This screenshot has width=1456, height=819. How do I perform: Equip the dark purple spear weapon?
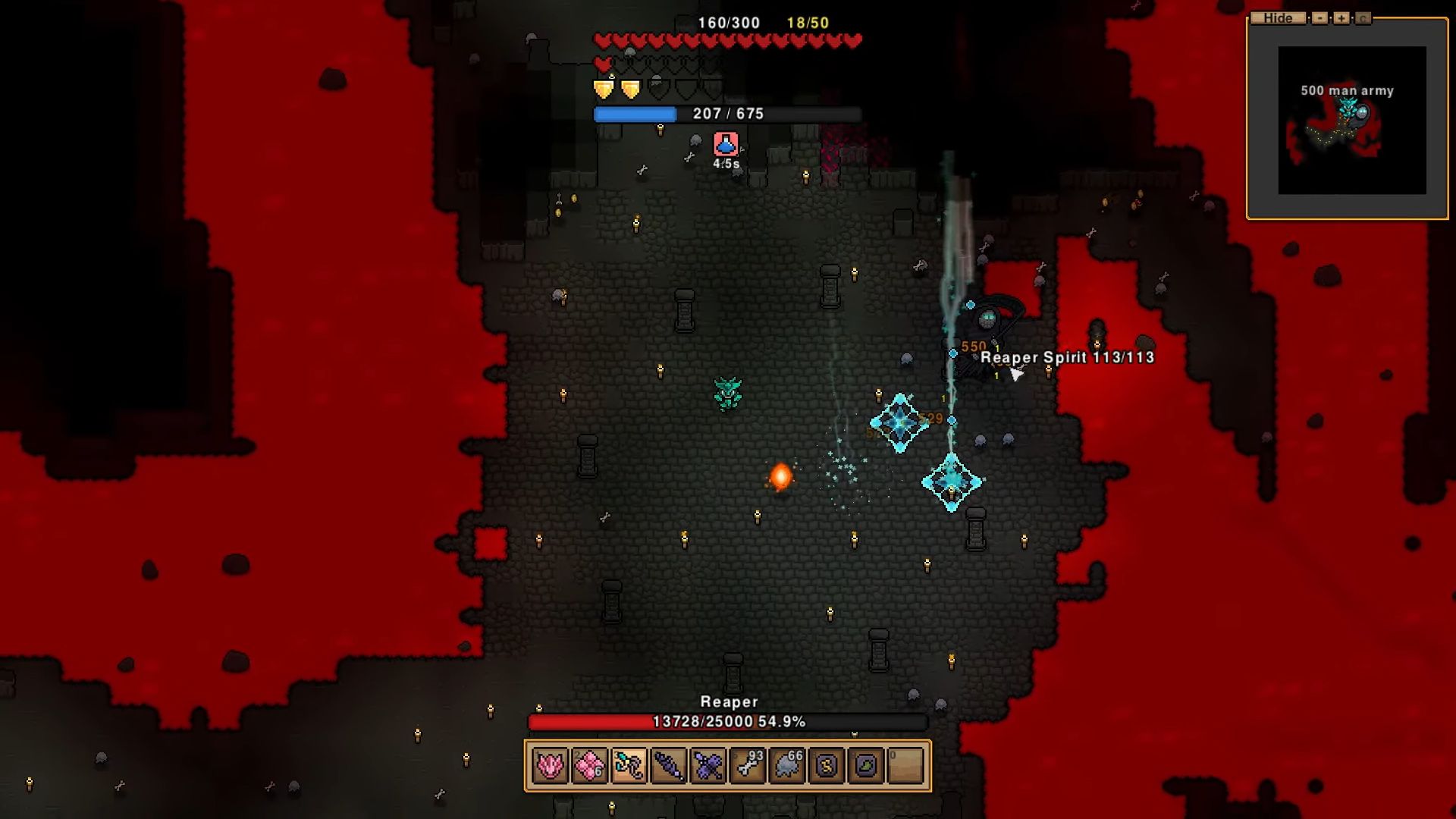pos(668,766)
